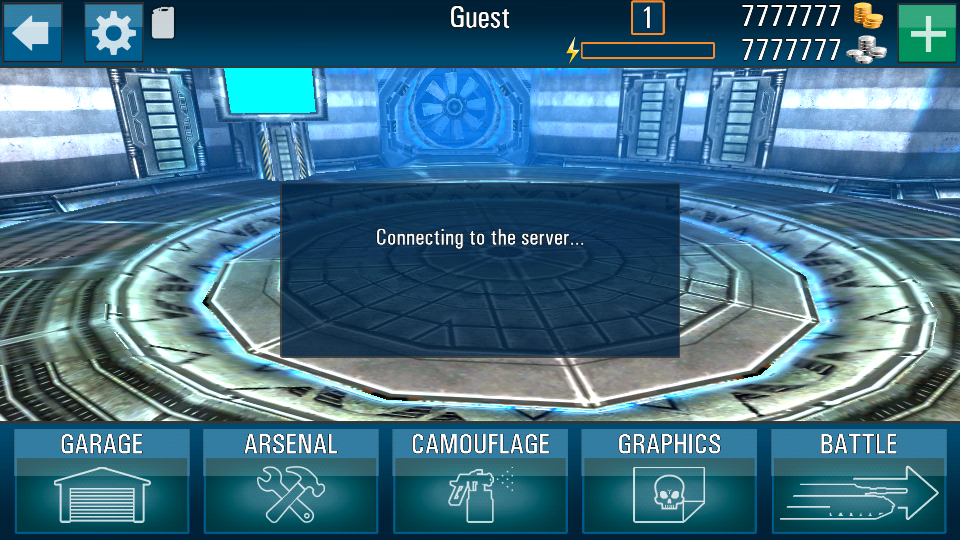This screenshot has height=540, width=960.
Task: Click the fuel canister icon
Action: (163, 22)
